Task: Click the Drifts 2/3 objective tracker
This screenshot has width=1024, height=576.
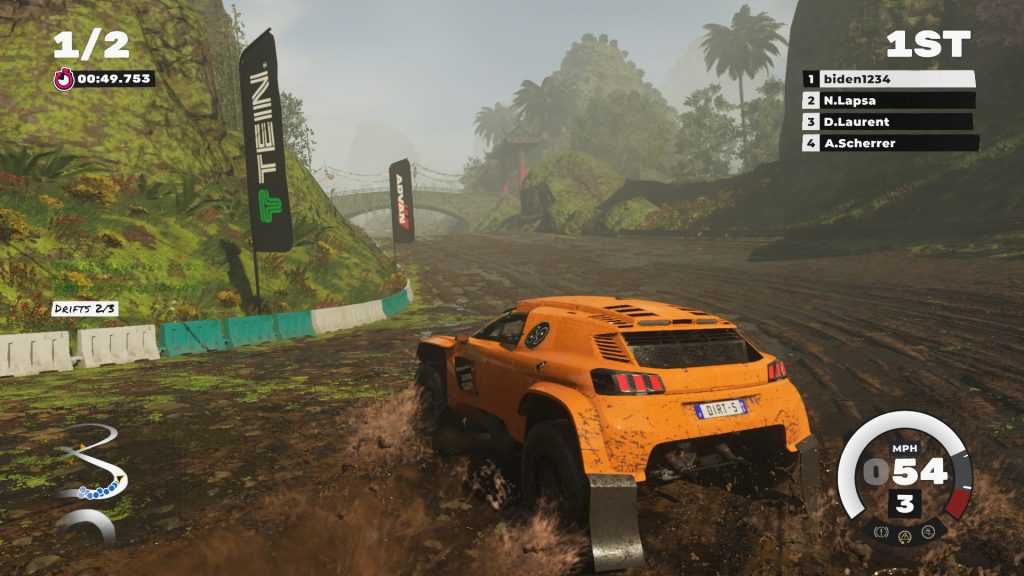Action: click(85, 309)
